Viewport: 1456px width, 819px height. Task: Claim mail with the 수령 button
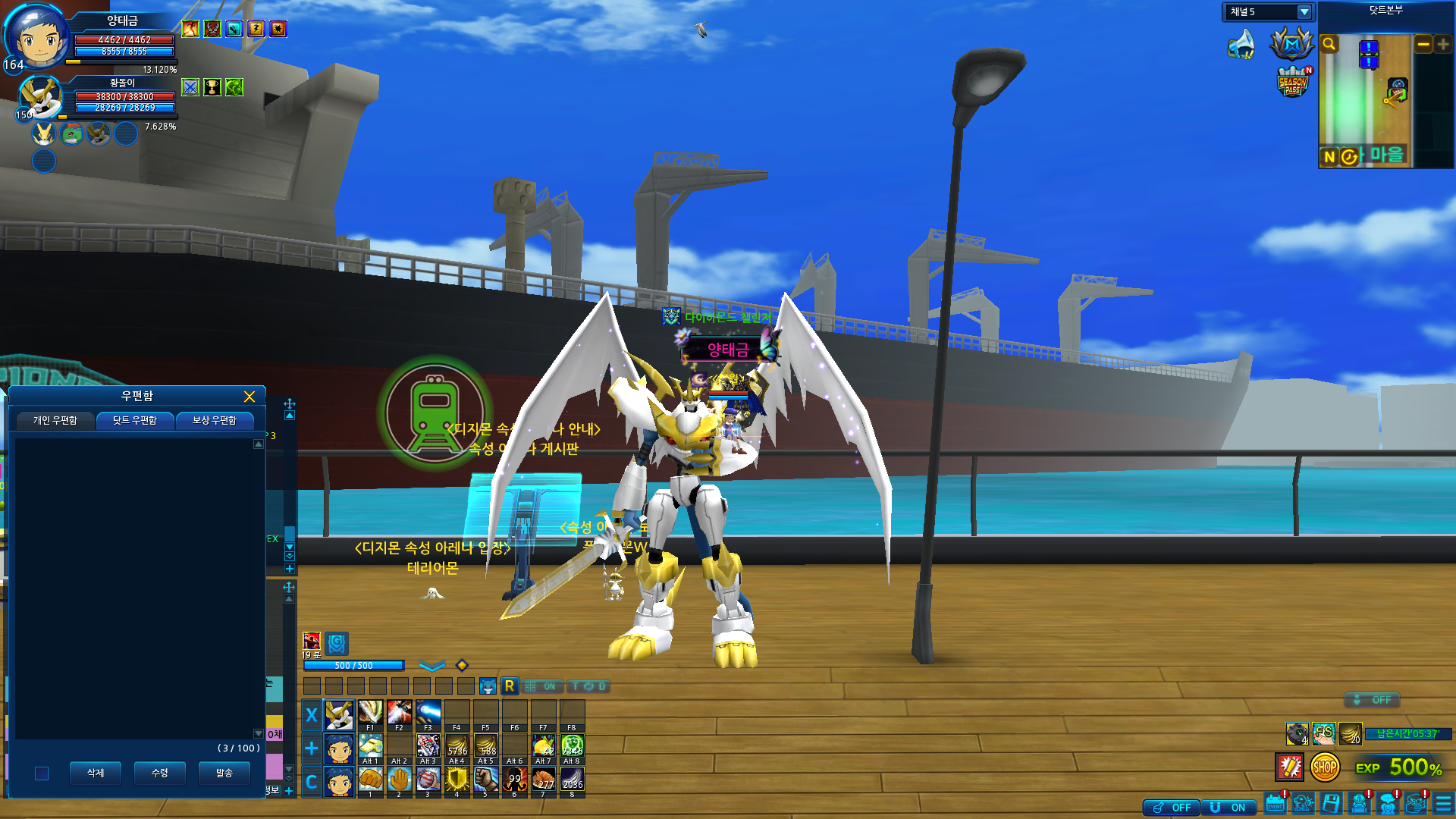pos(160,773)
